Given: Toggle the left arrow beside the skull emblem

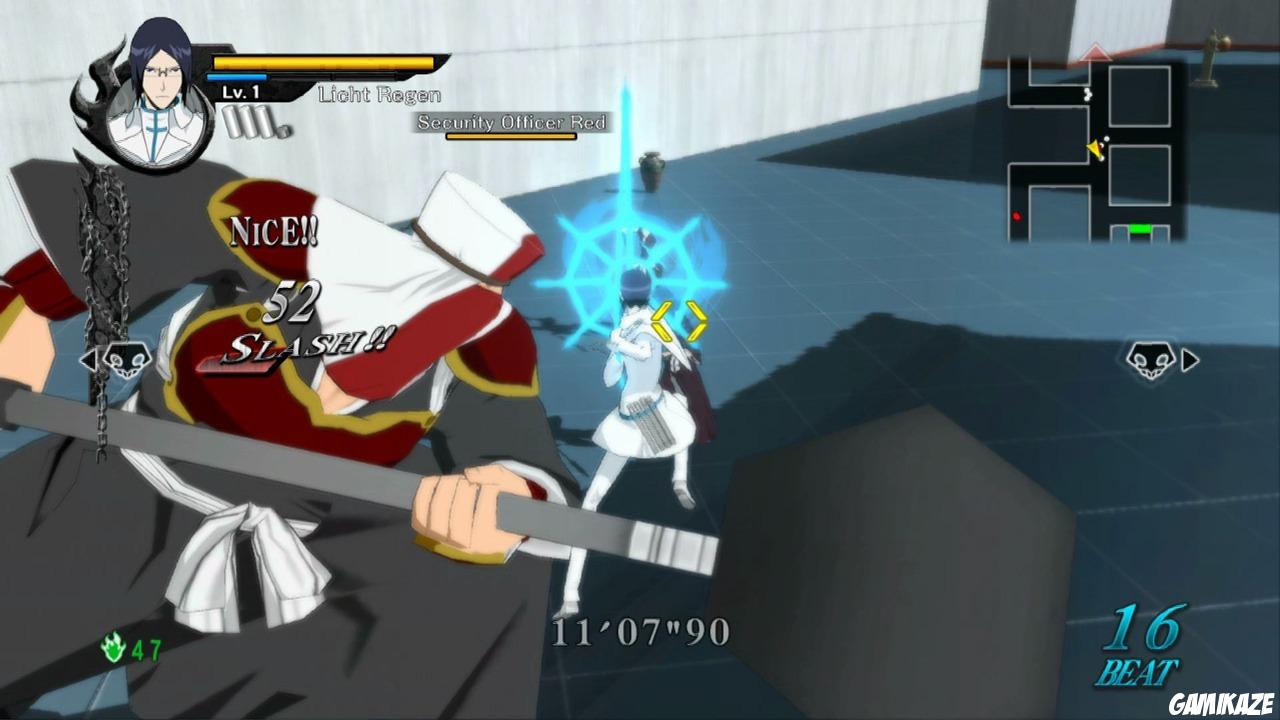Looking at the screenshot, I should pos(89,362).
